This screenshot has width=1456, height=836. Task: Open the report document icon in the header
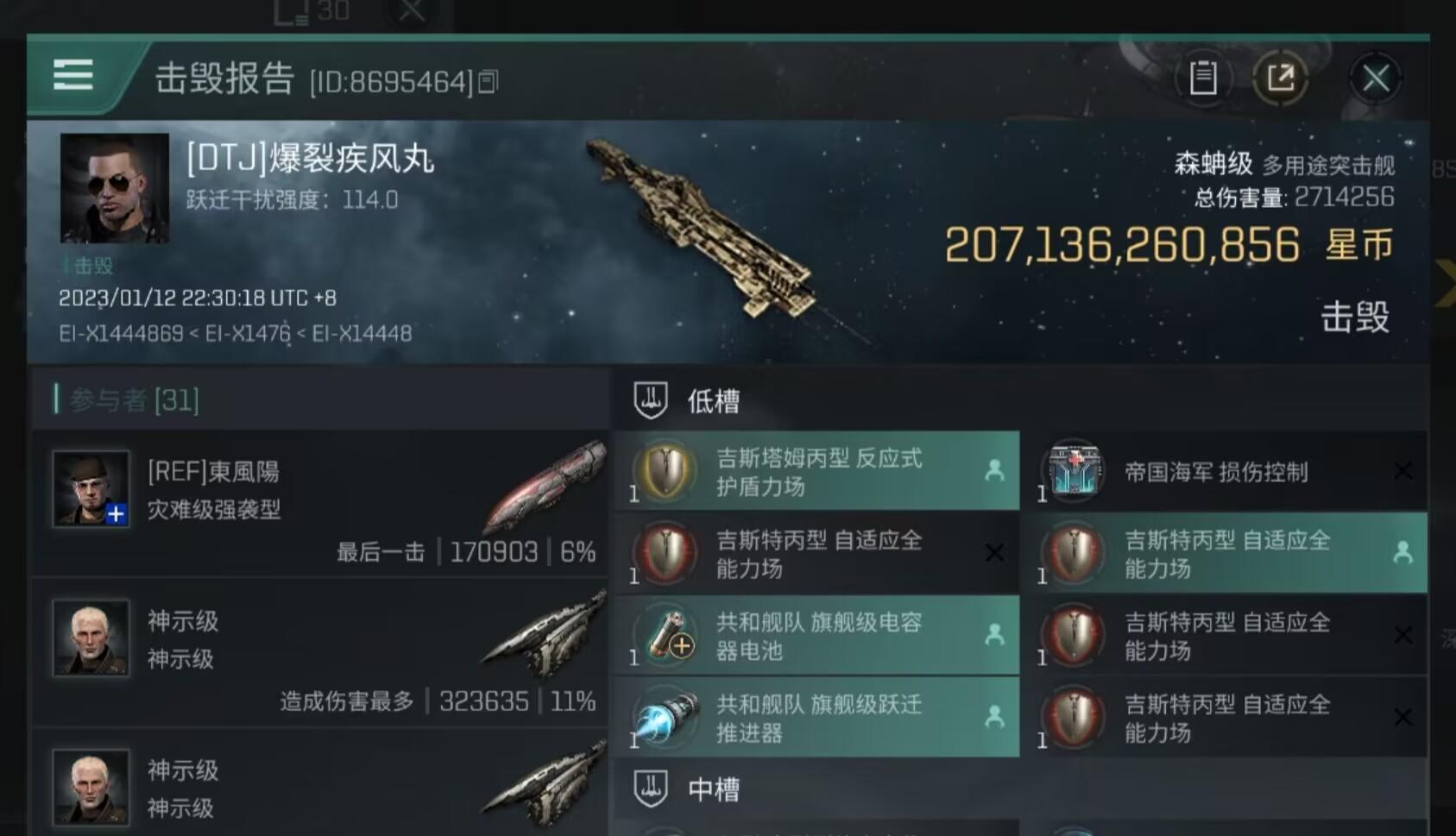point(1203,77)
